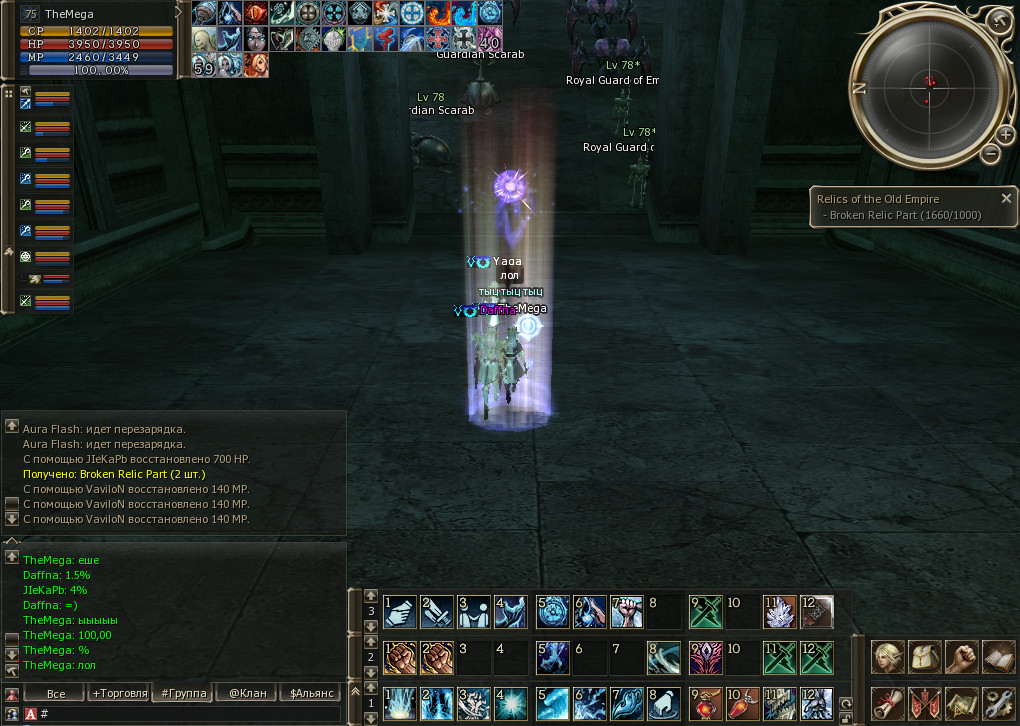This screenshot has height=726, width=1020.
Task: Open the map with the folded parchment icon
Action: (x=962, y=703)
